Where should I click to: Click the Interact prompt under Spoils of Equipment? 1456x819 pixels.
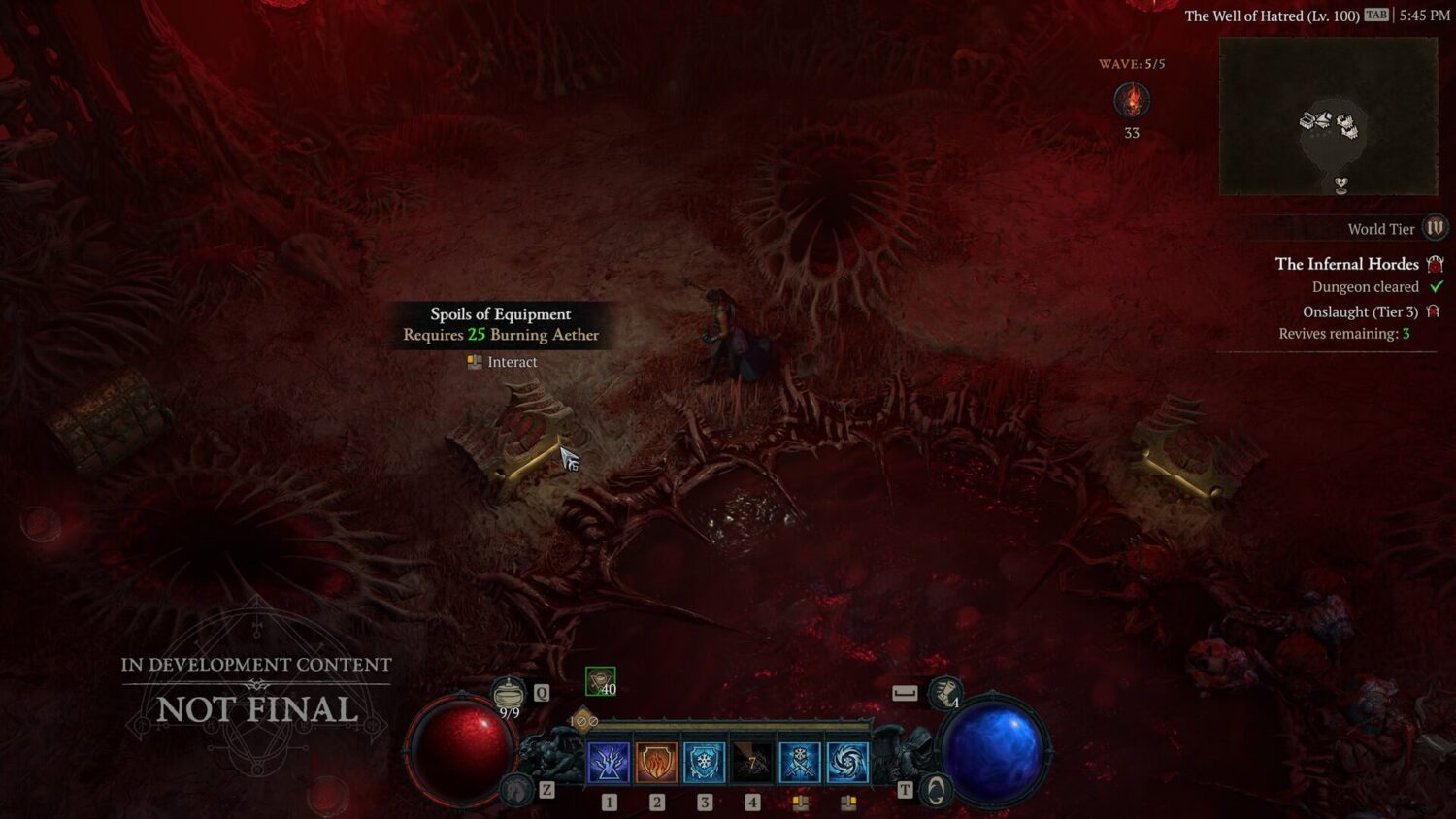tap(501, 361)
